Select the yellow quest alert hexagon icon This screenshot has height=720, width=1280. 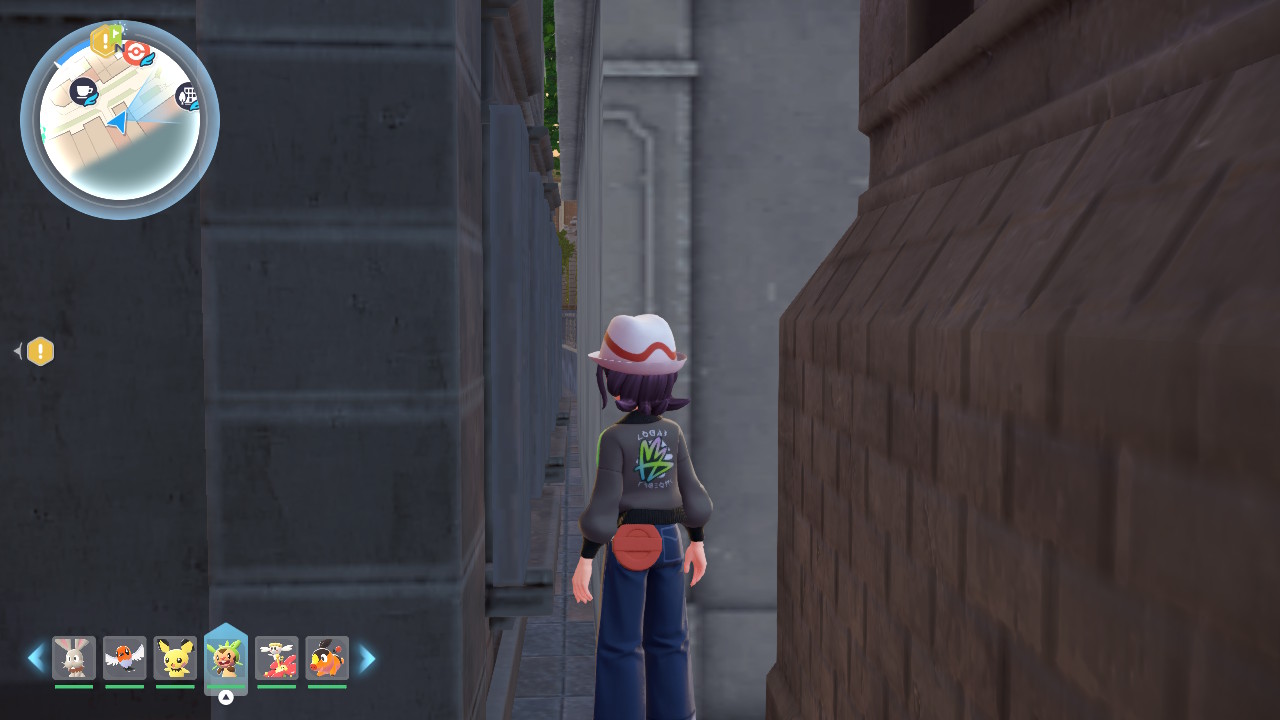[x=40, y=351]
